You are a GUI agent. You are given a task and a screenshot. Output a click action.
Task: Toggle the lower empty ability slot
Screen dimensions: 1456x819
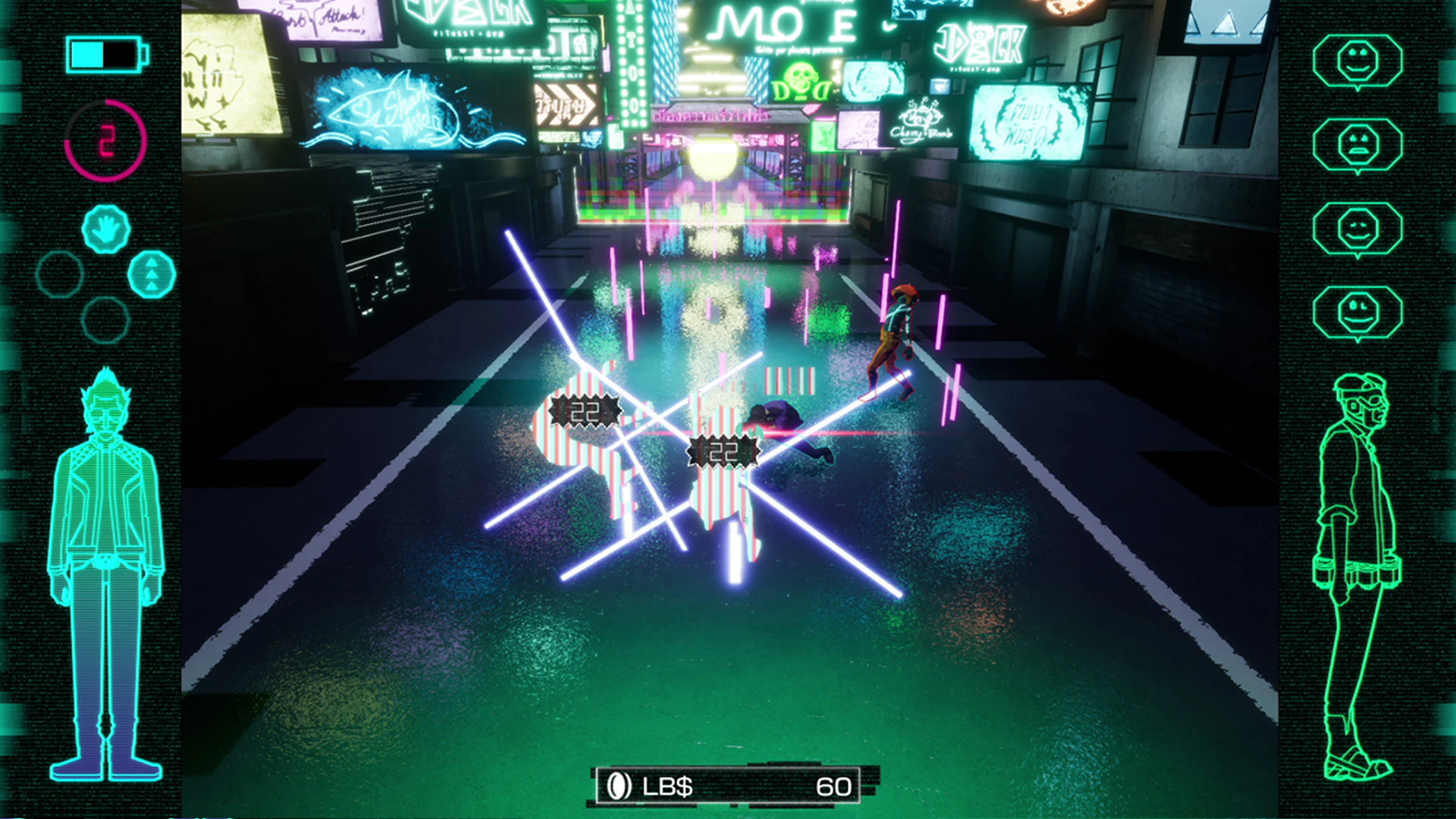pos(106,318)
